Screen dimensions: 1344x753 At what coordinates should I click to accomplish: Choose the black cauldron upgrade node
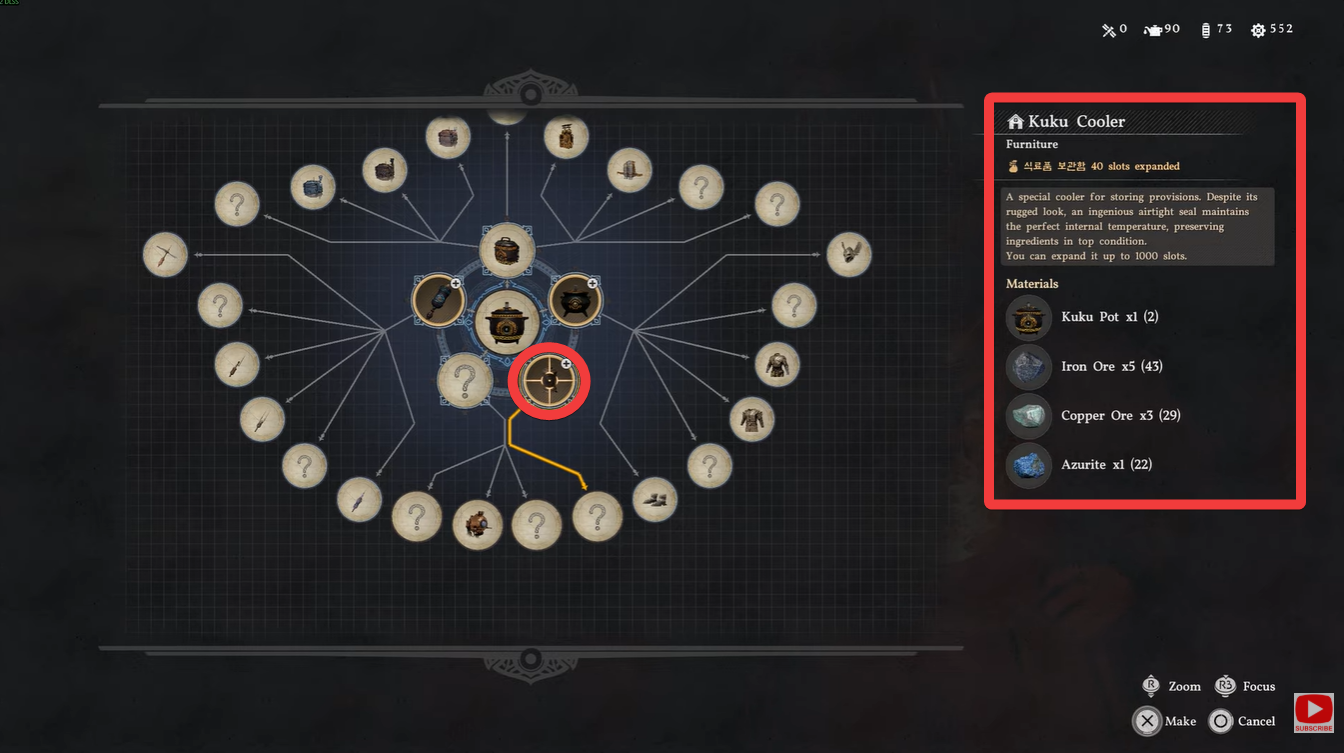point(575,300)
